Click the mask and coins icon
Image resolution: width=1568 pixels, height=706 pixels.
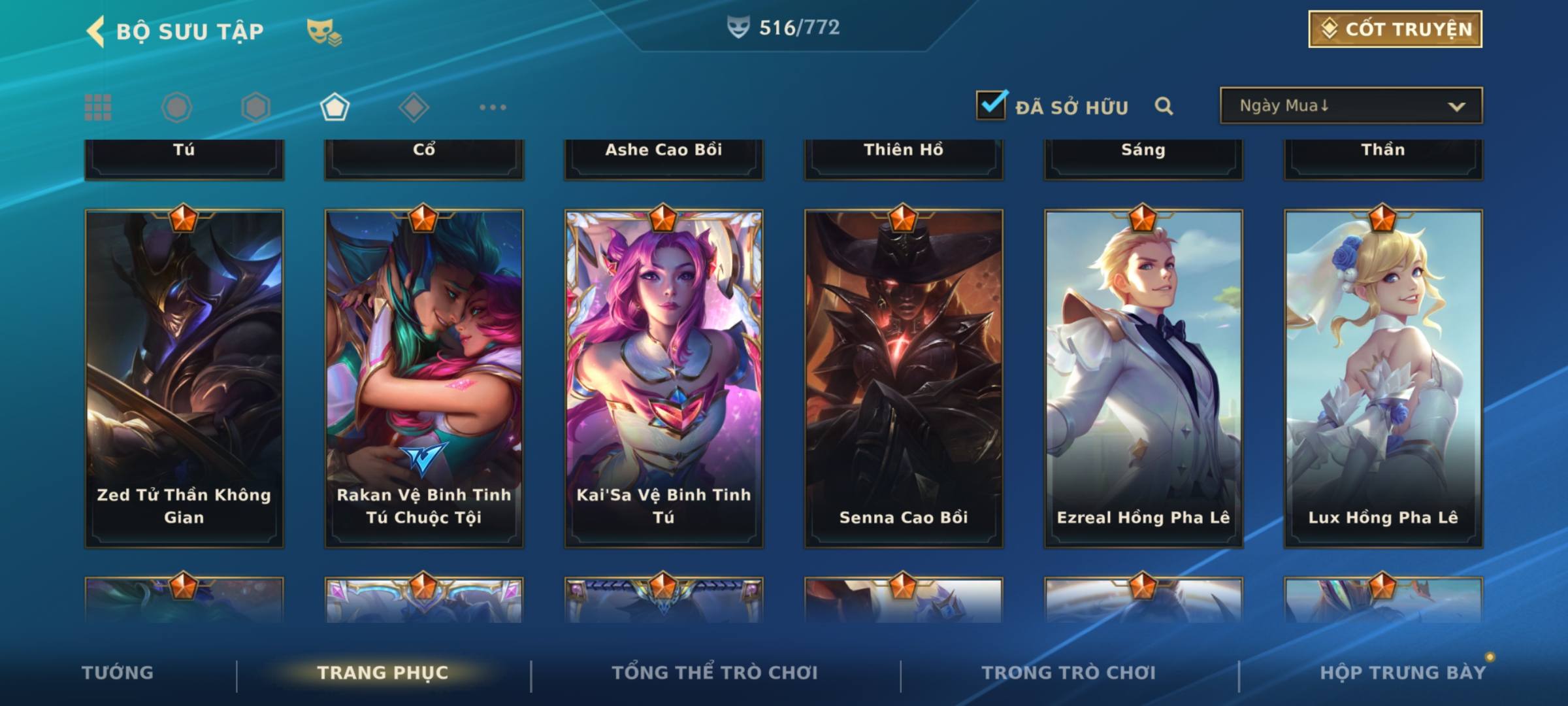point(324,32)
